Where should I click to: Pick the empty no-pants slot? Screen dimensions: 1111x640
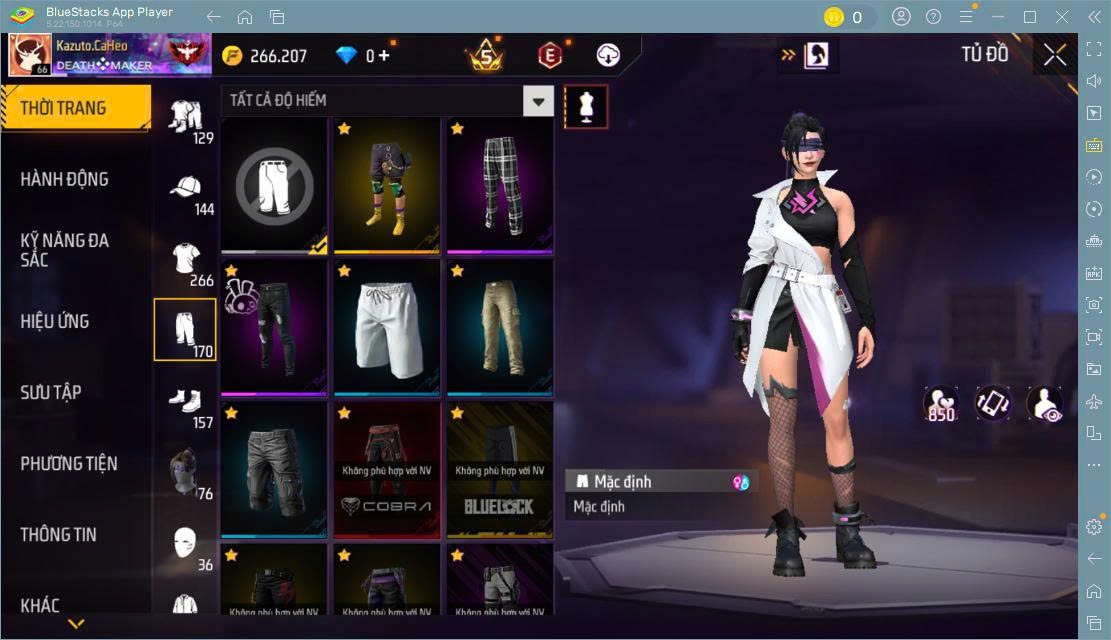(274, 183)
